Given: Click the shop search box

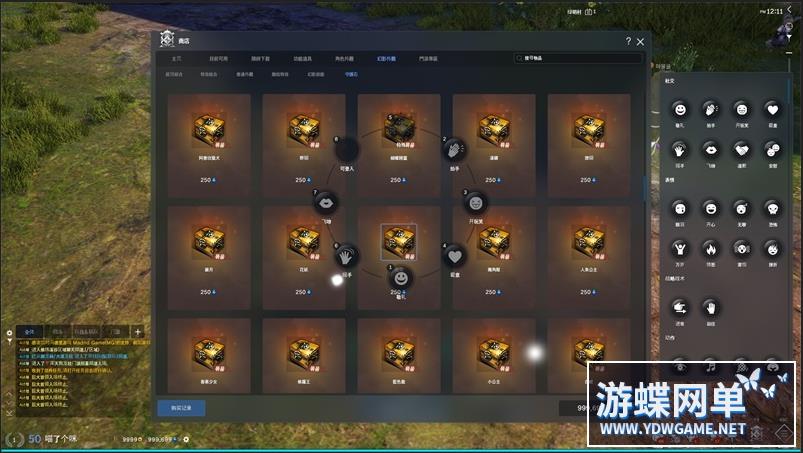Looking at the screenshot, I should [576, 59].
